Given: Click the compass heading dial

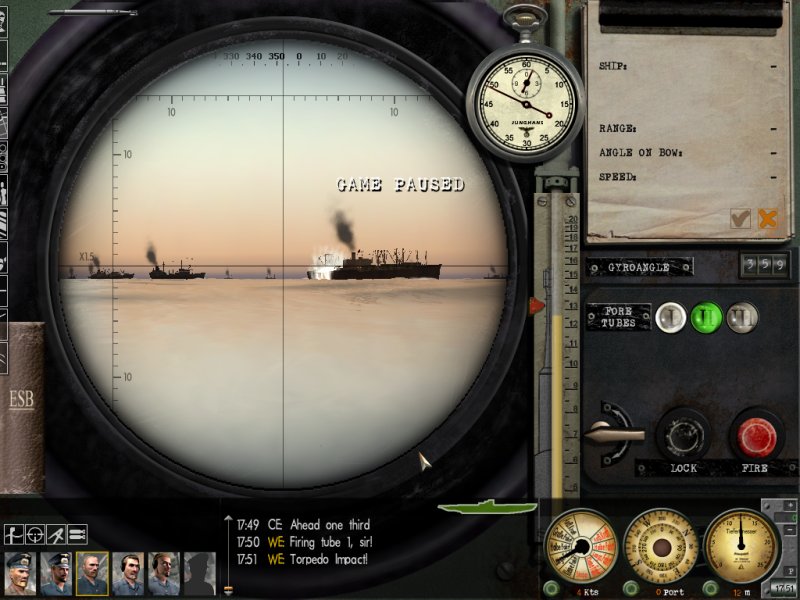Looking at the screenshot, I should pos(661,546).
